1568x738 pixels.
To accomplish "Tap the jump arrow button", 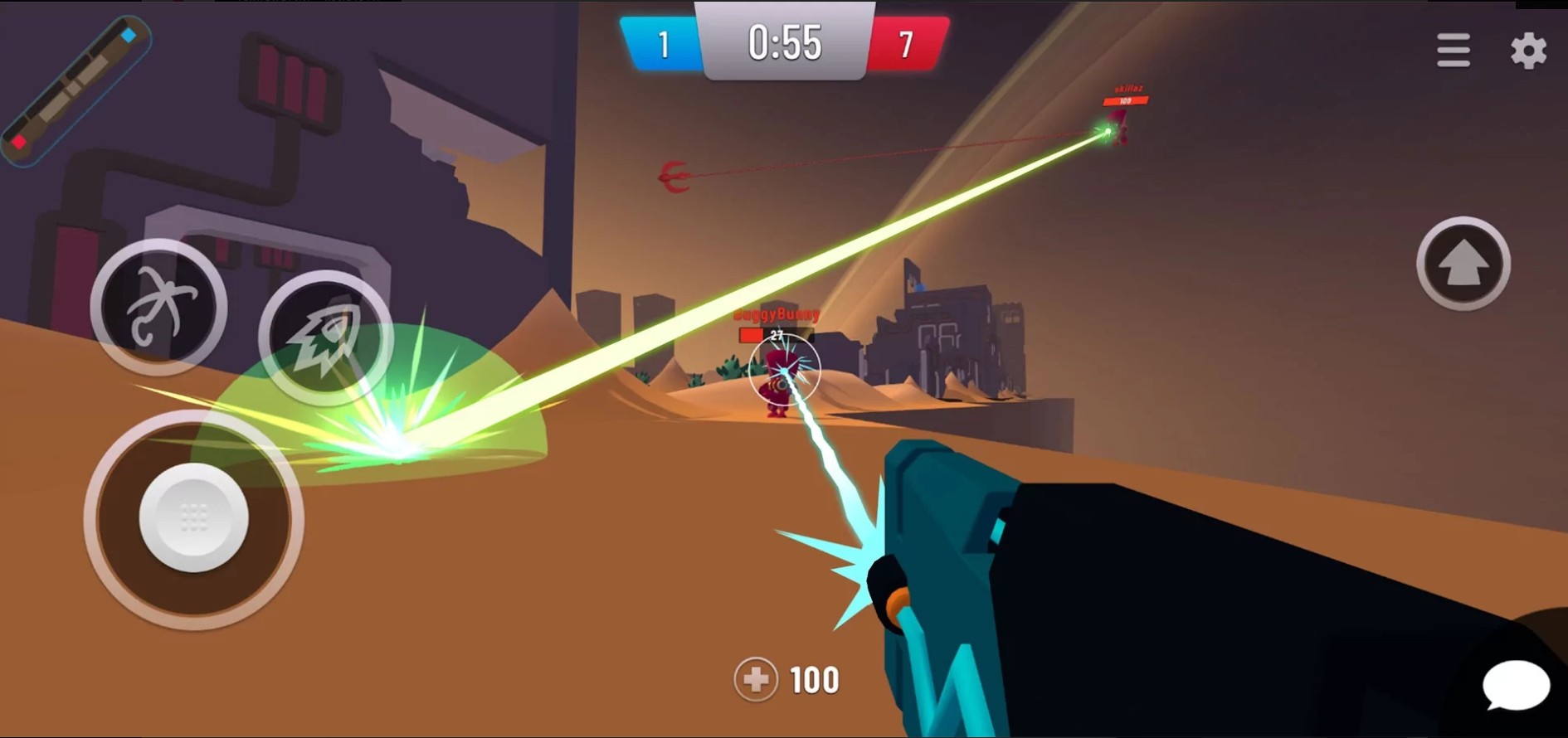I will click(x=1463, y=264).
